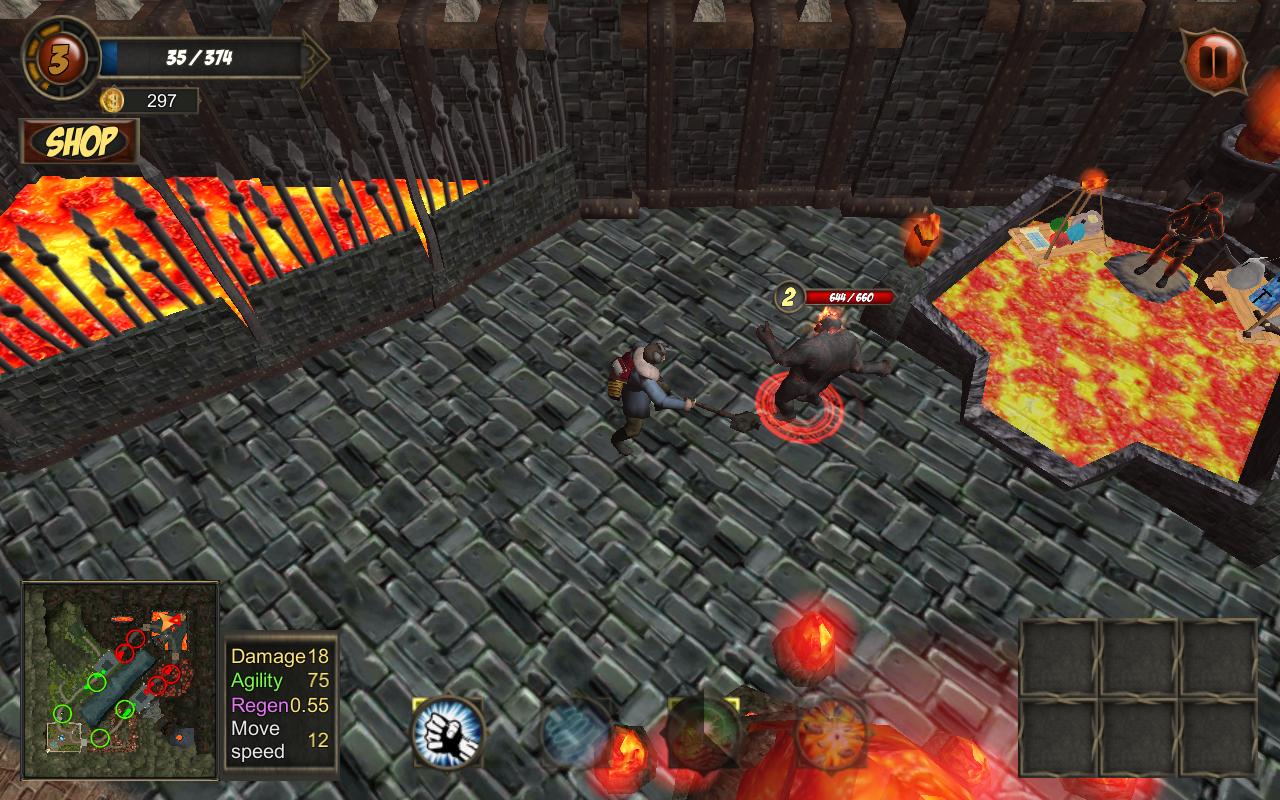Cast the orange explosion ability
Screen dimensions: 1280x800
coord(832,732)
